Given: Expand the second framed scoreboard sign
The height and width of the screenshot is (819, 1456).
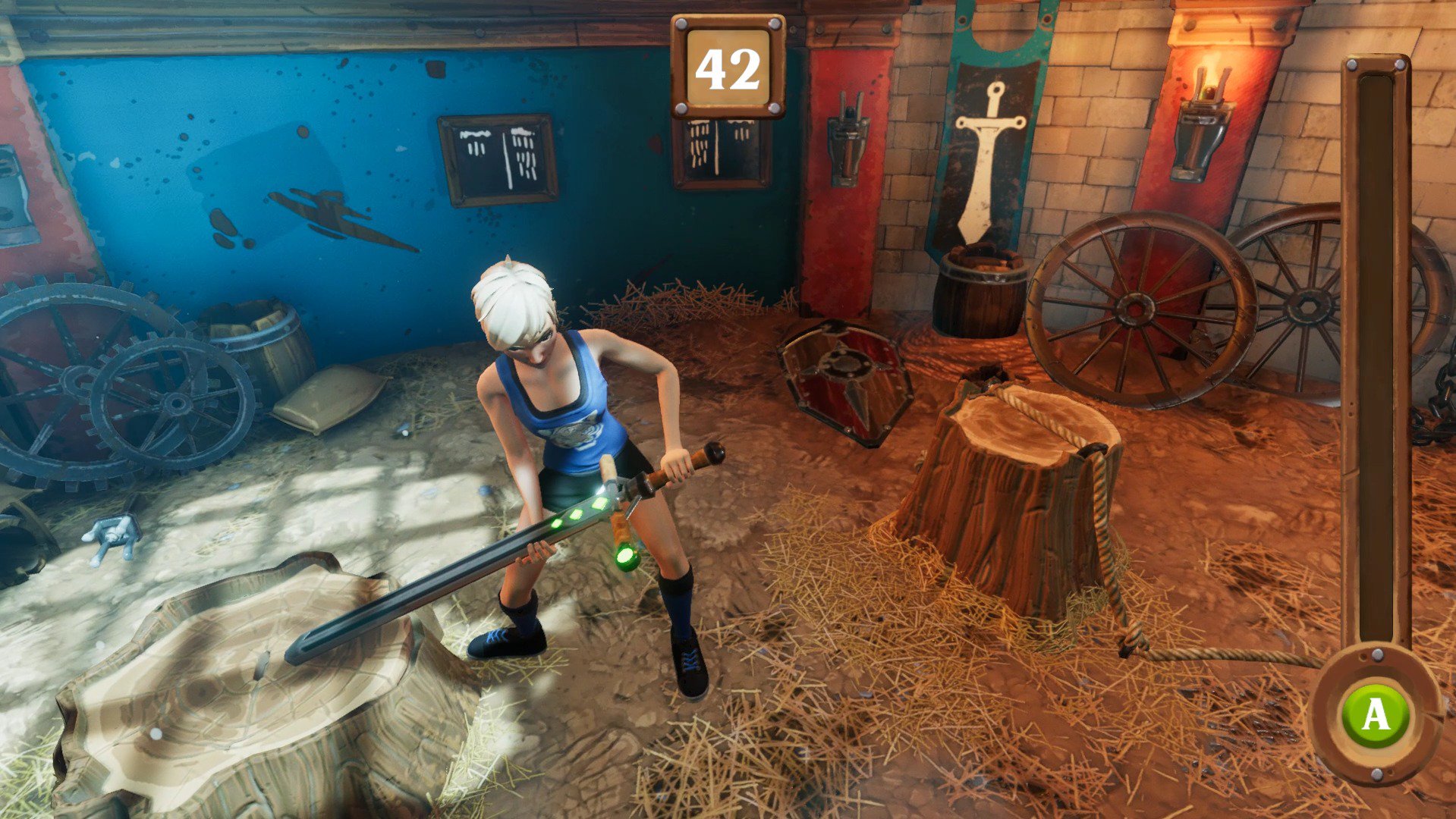Looking at the screenshot, I should point(720,149).
